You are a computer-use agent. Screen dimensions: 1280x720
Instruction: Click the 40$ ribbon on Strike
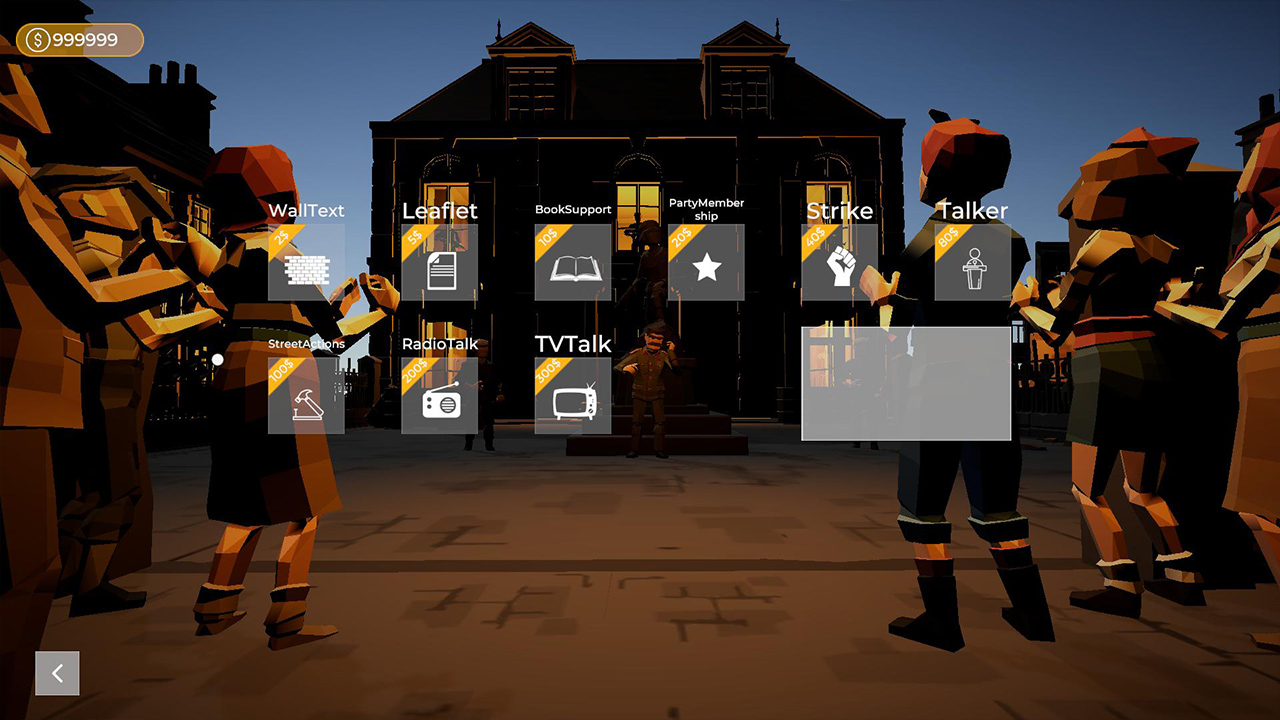tap(817, 238)
